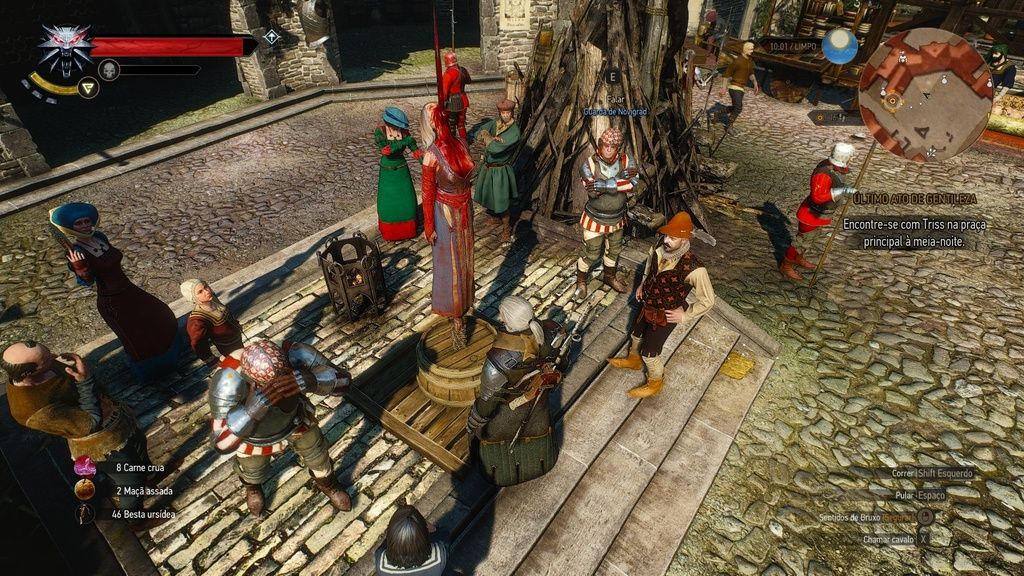Click the Axii sign icon
1024x576 pixels.
click(88, 88)
